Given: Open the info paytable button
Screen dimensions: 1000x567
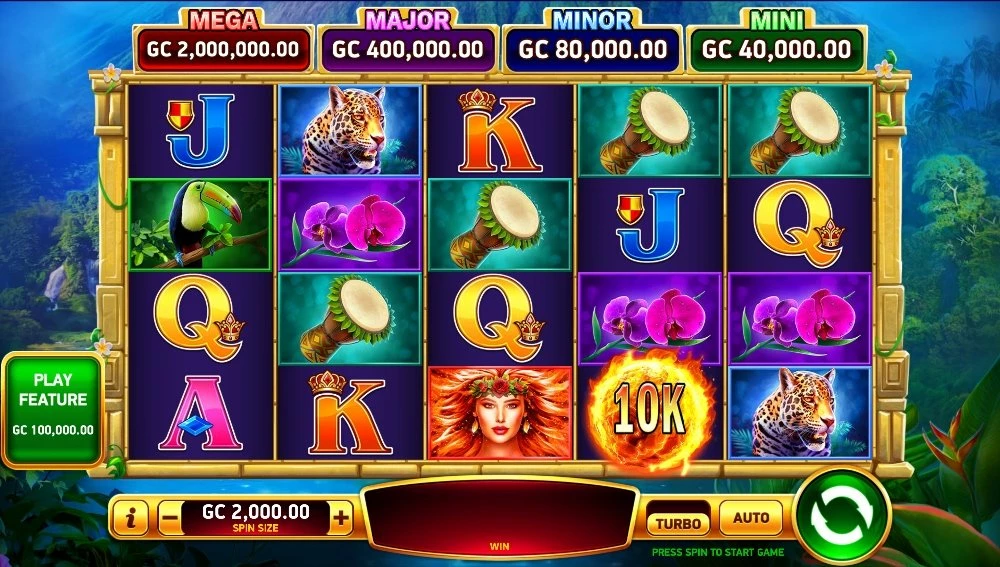Looking at the screenshot, I should tap(132, 518).
